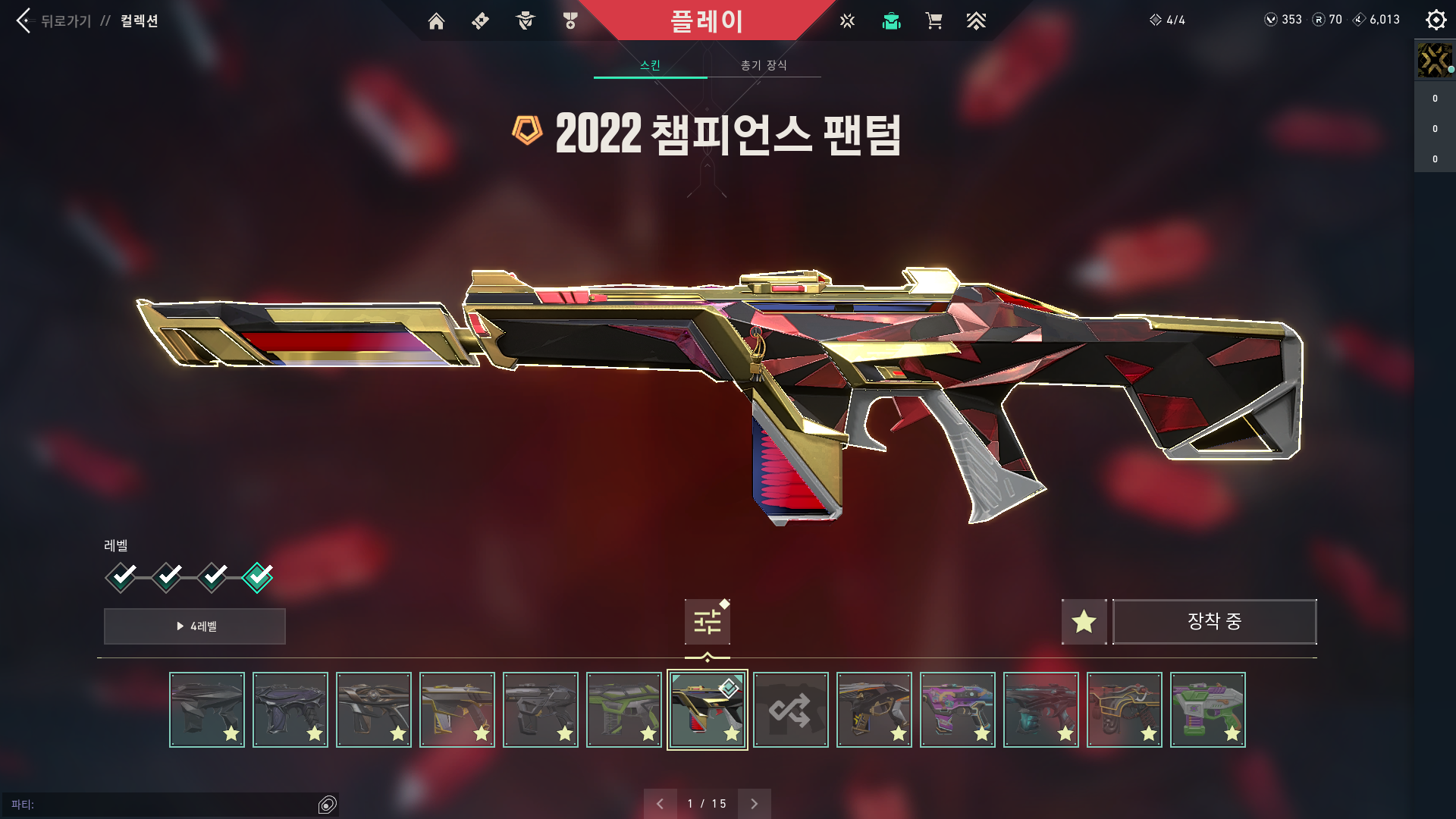Select the first level checkmark under 레벨

click(121, 576)
